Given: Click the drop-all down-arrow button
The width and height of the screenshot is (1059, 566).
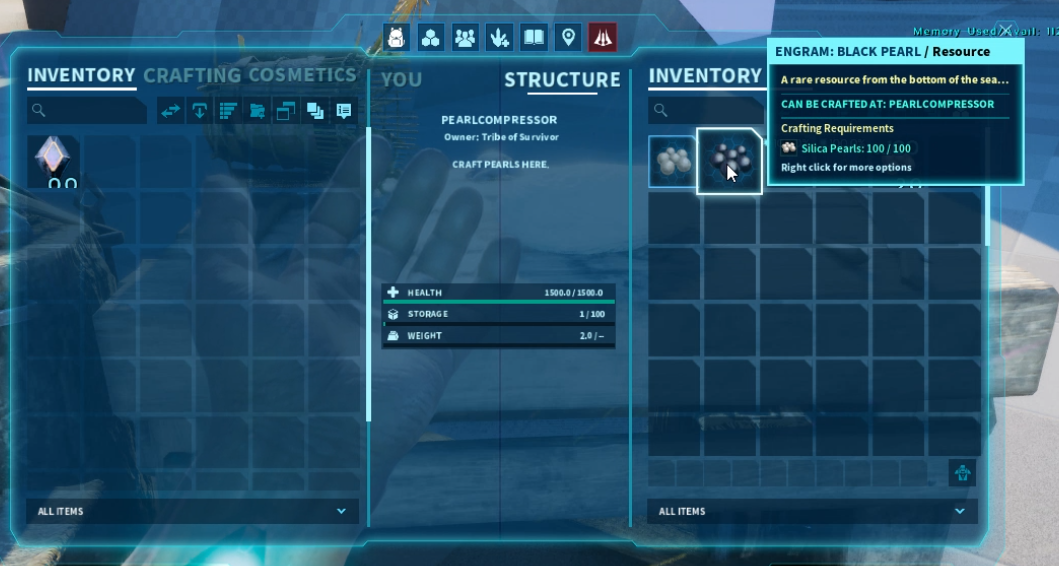Looking at the screenshot, I should [x=200, y=111].
